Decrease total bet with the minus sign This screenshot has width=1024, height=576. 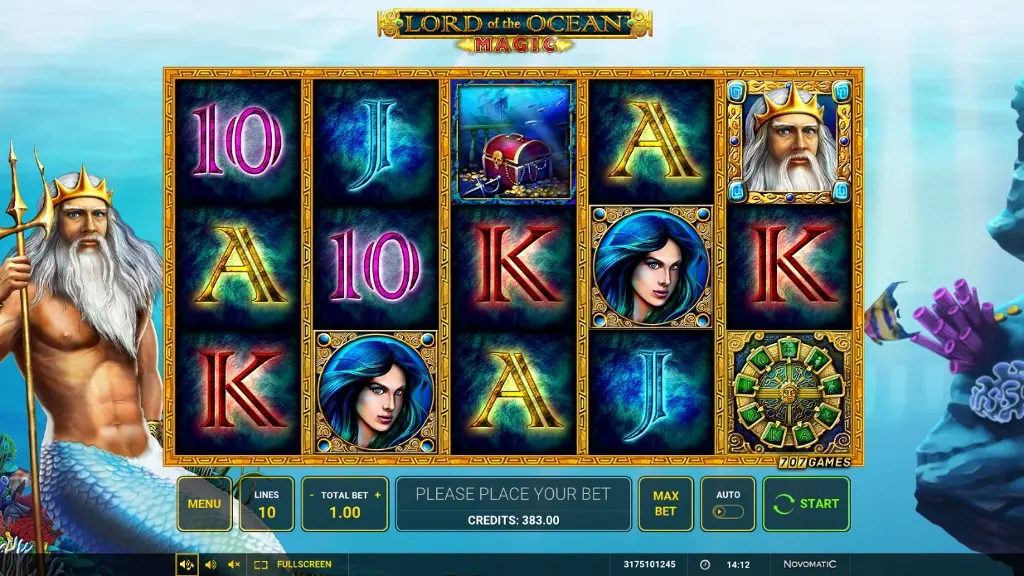(312, 495)
